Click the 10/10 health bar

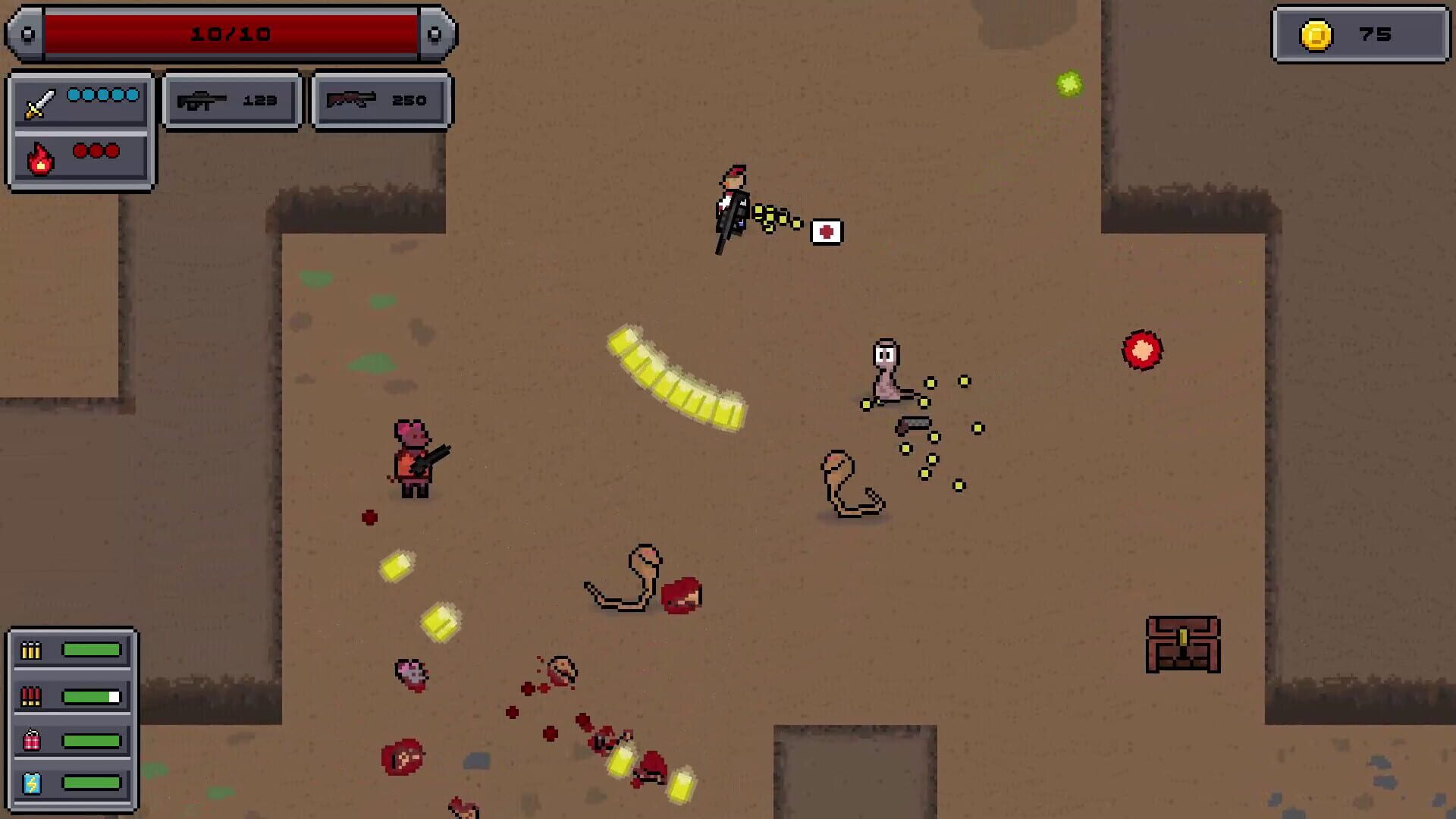[x=231, y=33]
